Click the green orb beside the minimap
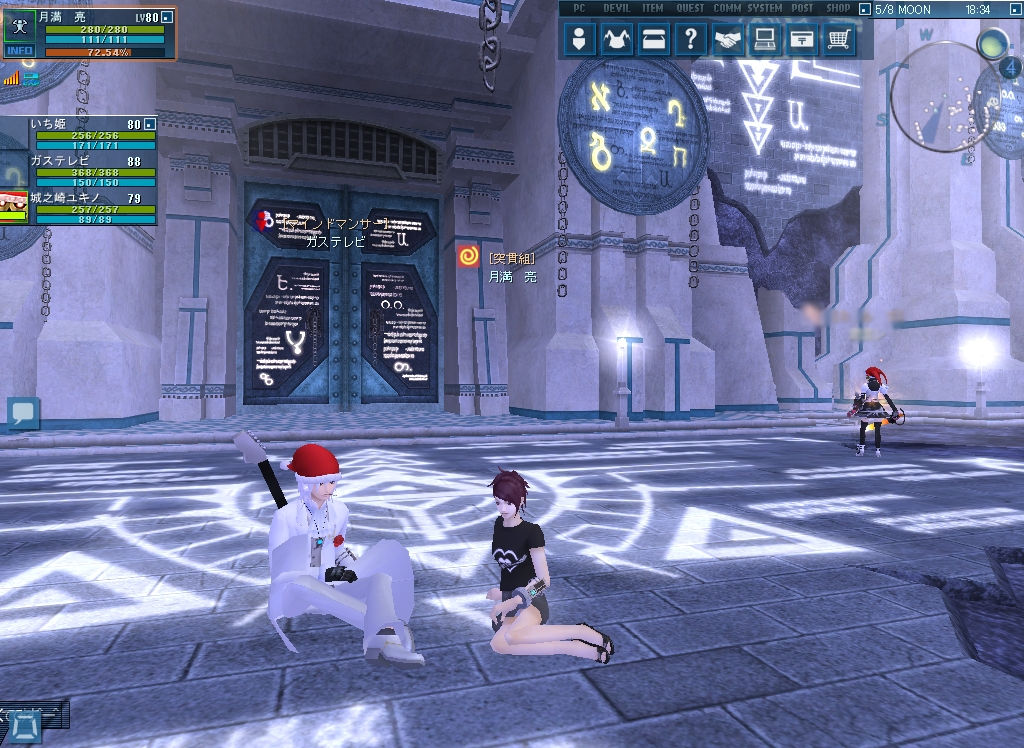This screenshot has width=1024, height=748. point(992,43)
